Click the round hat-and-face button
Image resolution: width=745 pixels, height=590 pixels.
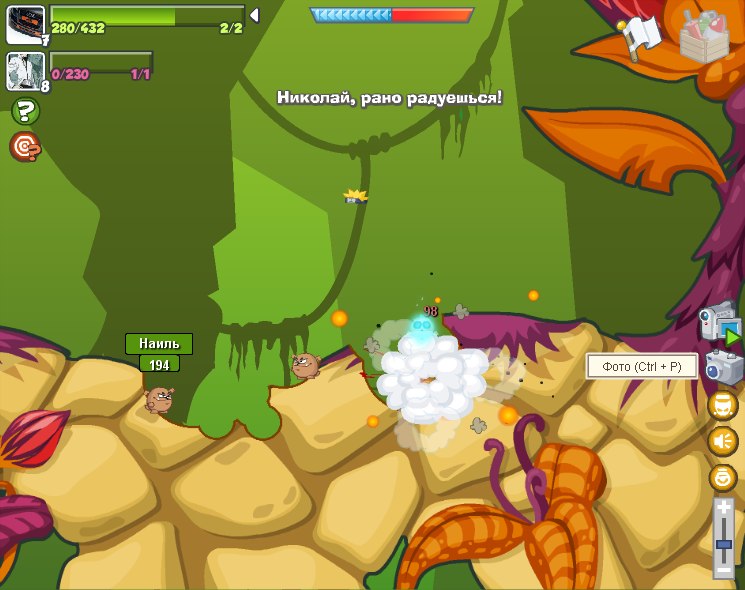pos(723,405)
